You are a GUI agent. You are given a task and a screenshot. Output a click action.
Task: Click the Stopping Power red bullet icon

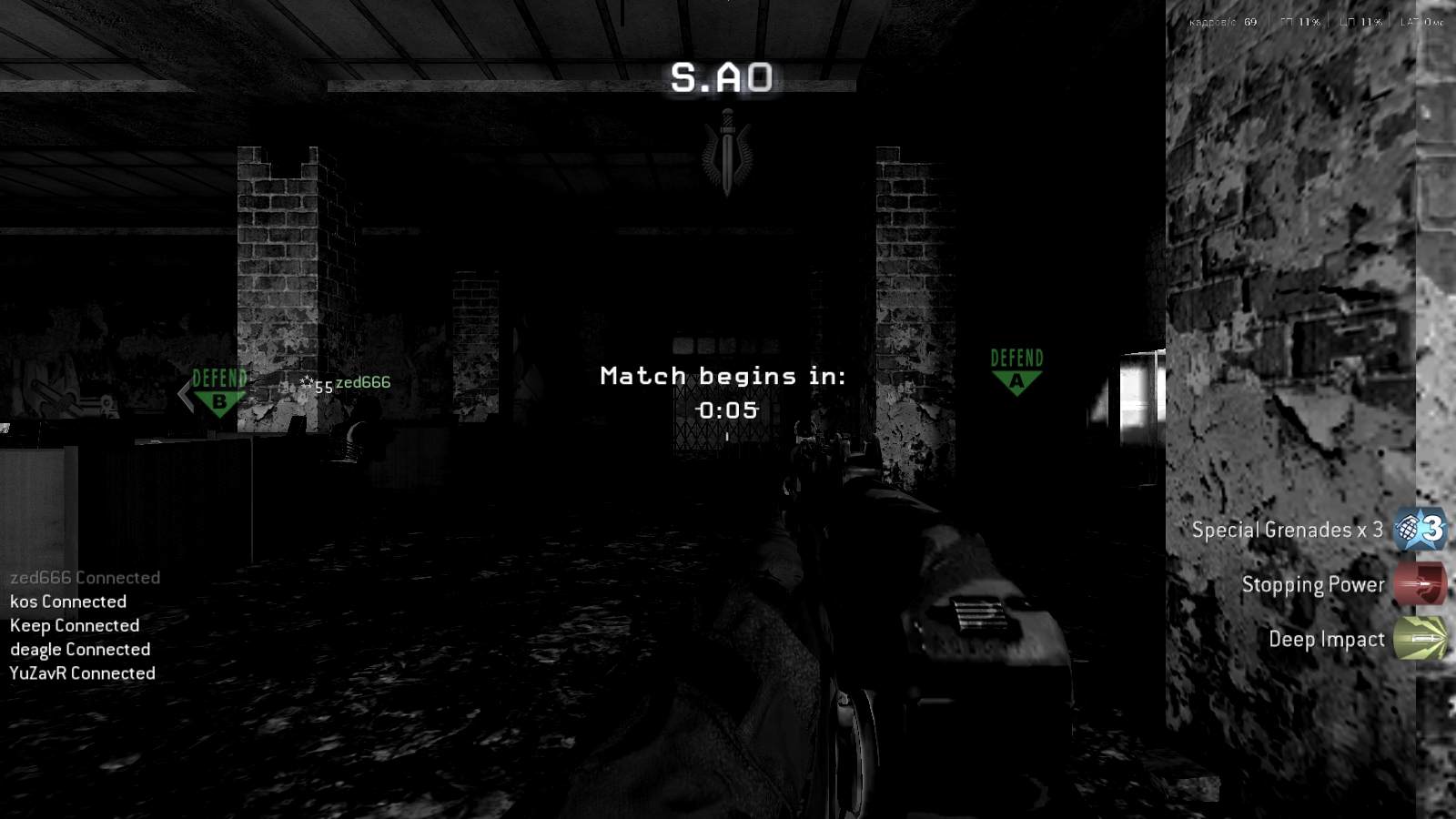(x=1420, y=585)
